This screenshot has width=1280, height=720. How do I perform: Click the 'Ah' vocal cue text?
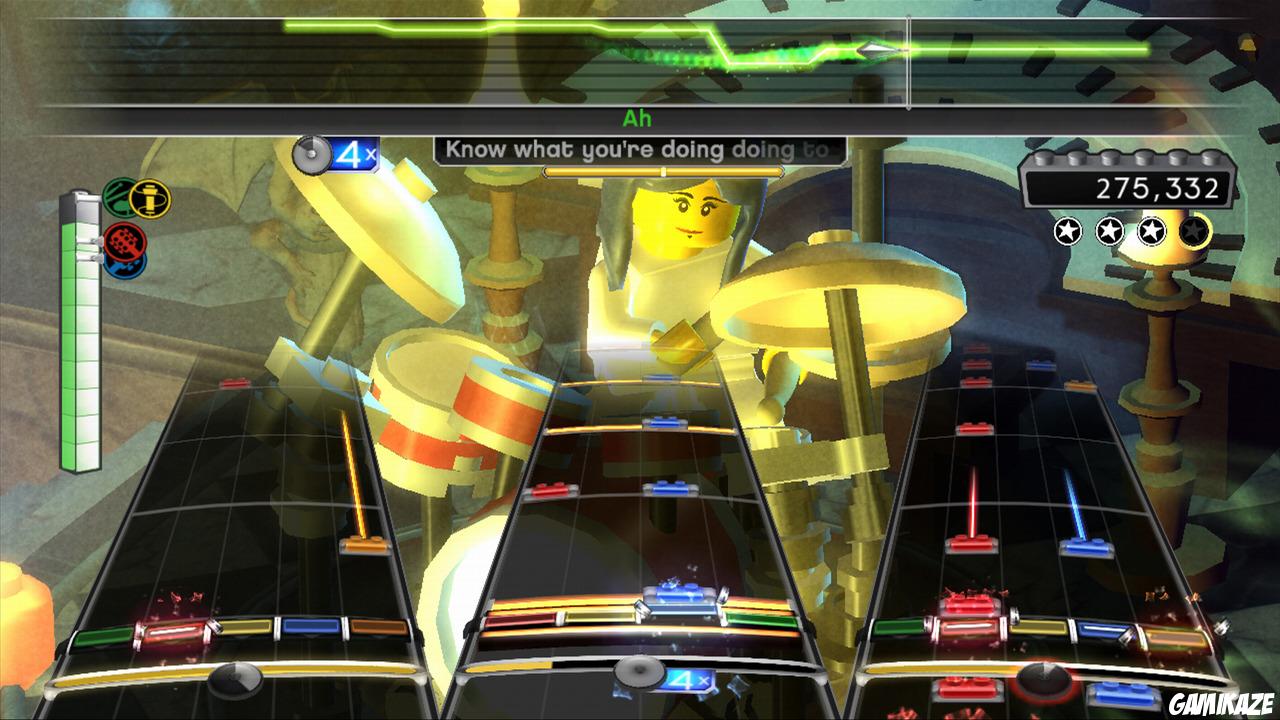click(x=640, y=117)
